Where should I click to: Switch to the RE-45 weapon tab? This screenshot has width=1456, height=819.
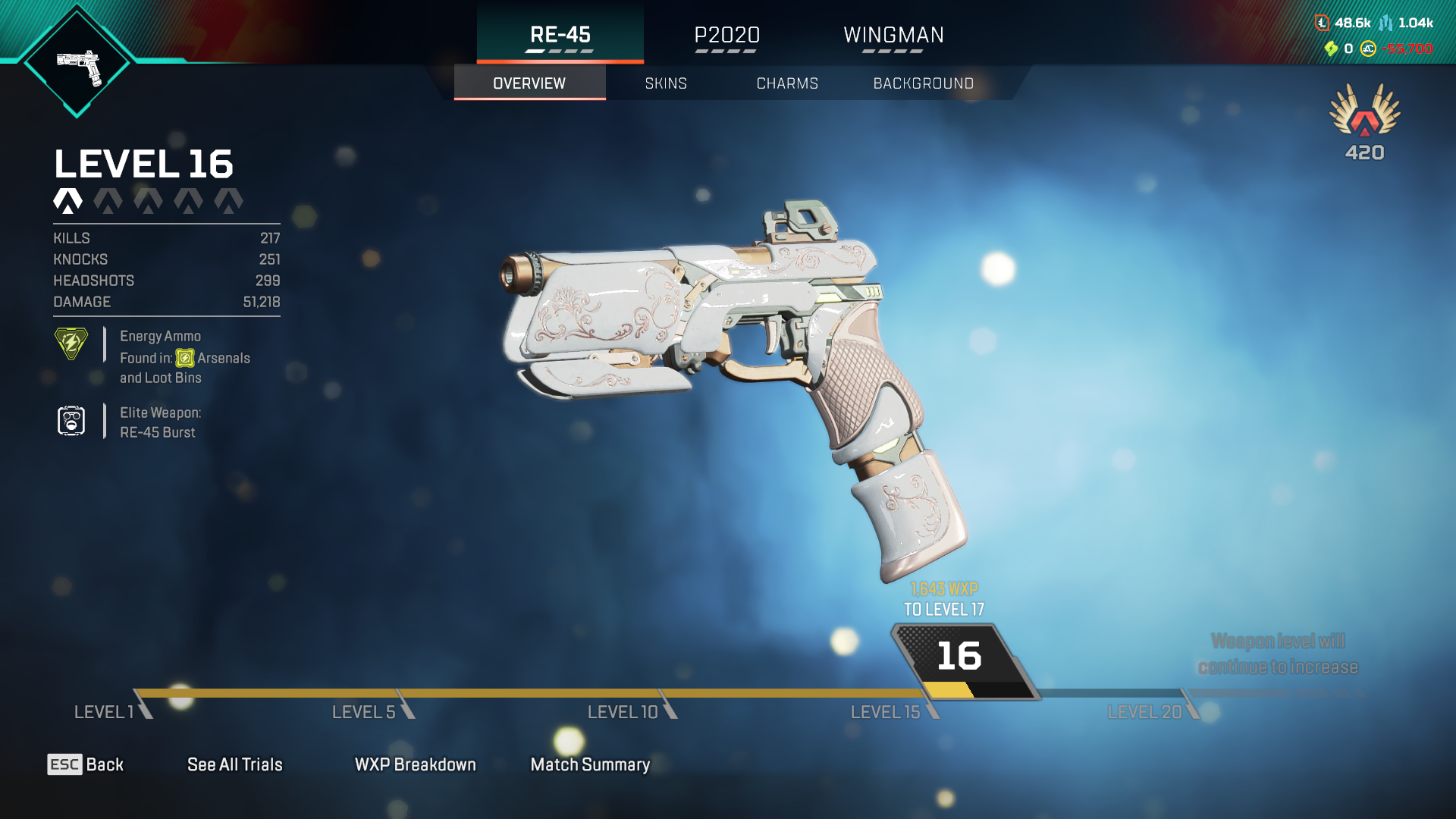(x=560, y=35)
